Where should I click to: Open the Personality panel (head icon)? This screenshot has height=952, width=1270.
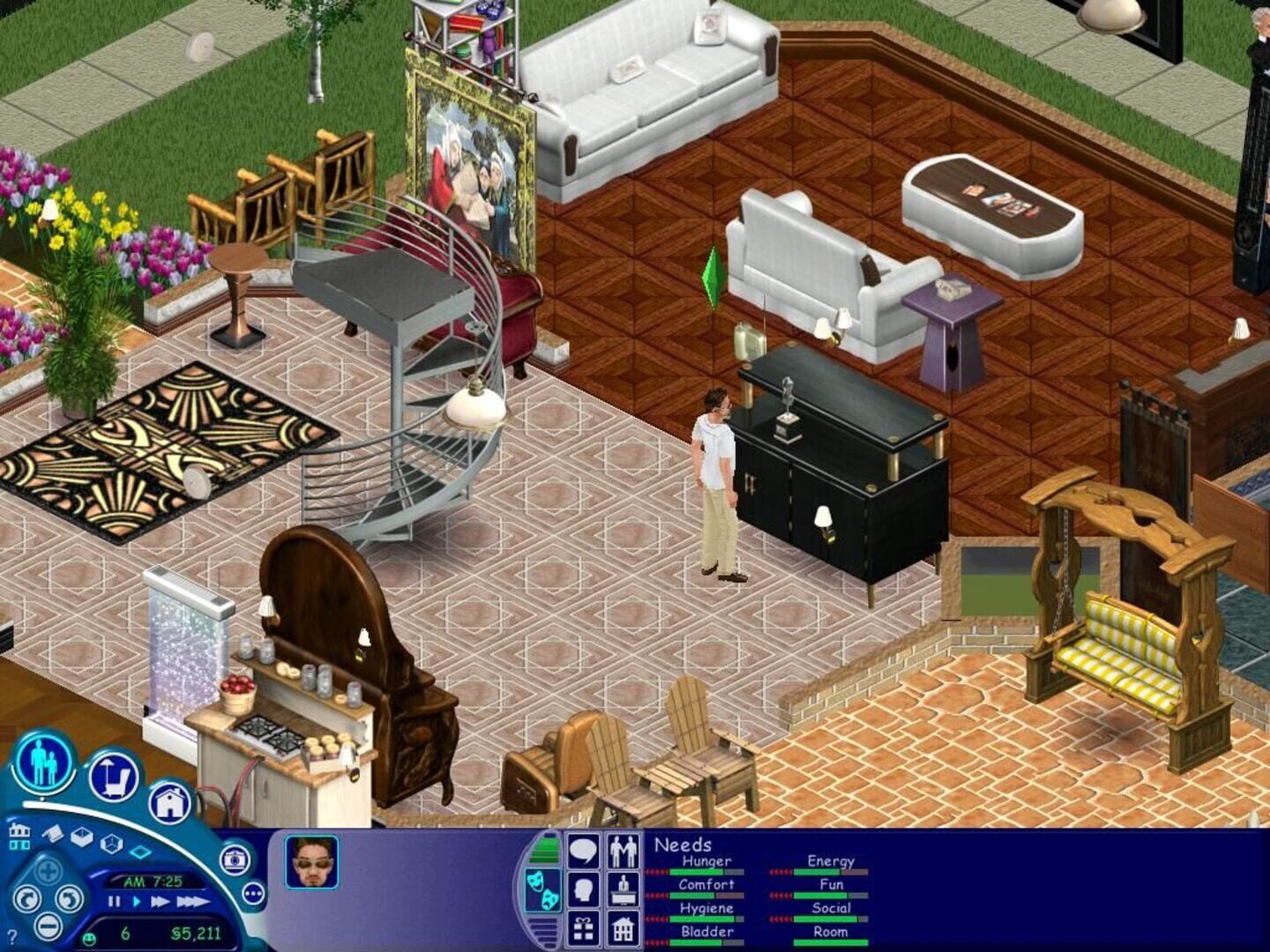click(583, 889)
